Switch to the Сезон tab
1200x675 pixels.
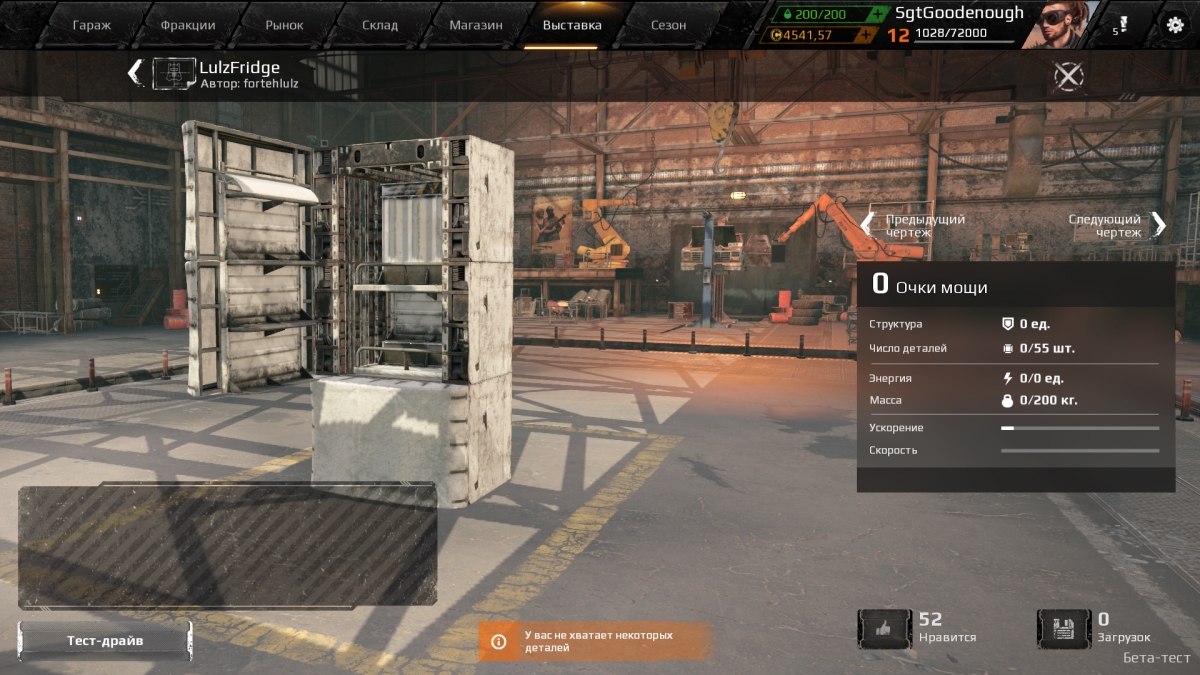tap(669, 25)
